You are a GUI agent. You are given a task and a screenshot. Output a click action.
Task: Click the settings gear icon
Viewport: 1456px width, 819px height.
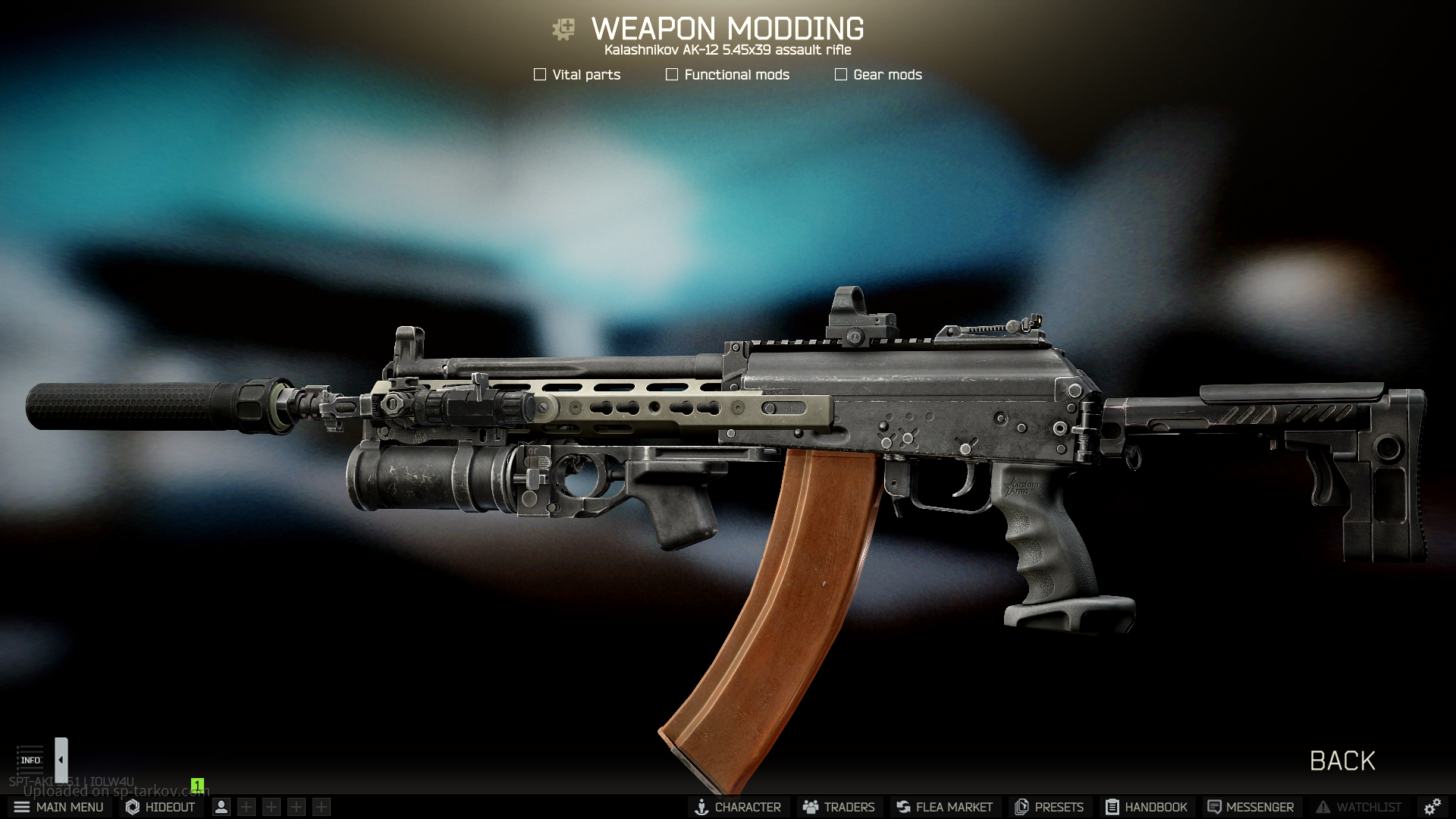pos(1432,807)
